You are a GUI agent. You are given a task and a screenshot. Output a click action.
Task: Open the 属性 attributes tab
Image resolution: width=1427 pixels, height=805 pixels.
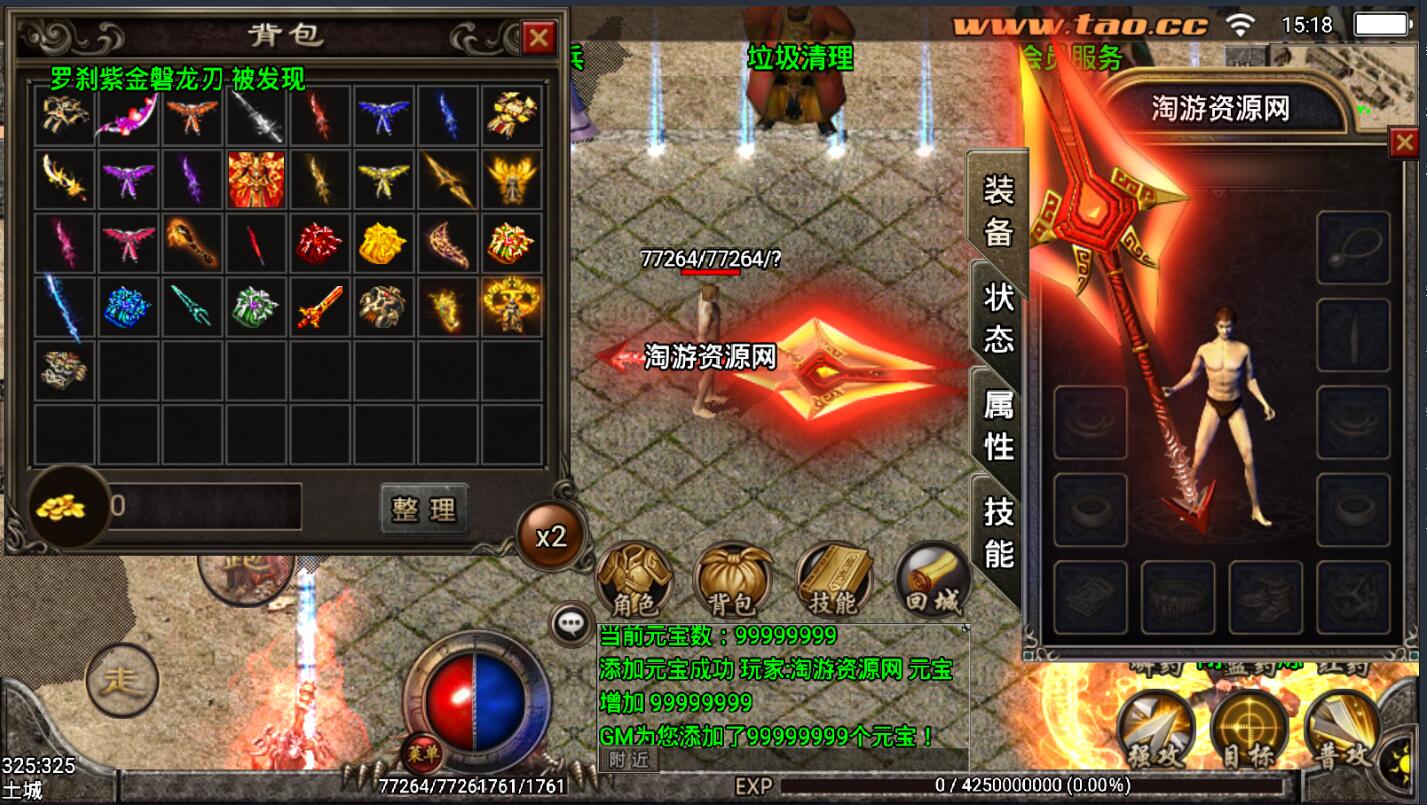pos(998,425)
